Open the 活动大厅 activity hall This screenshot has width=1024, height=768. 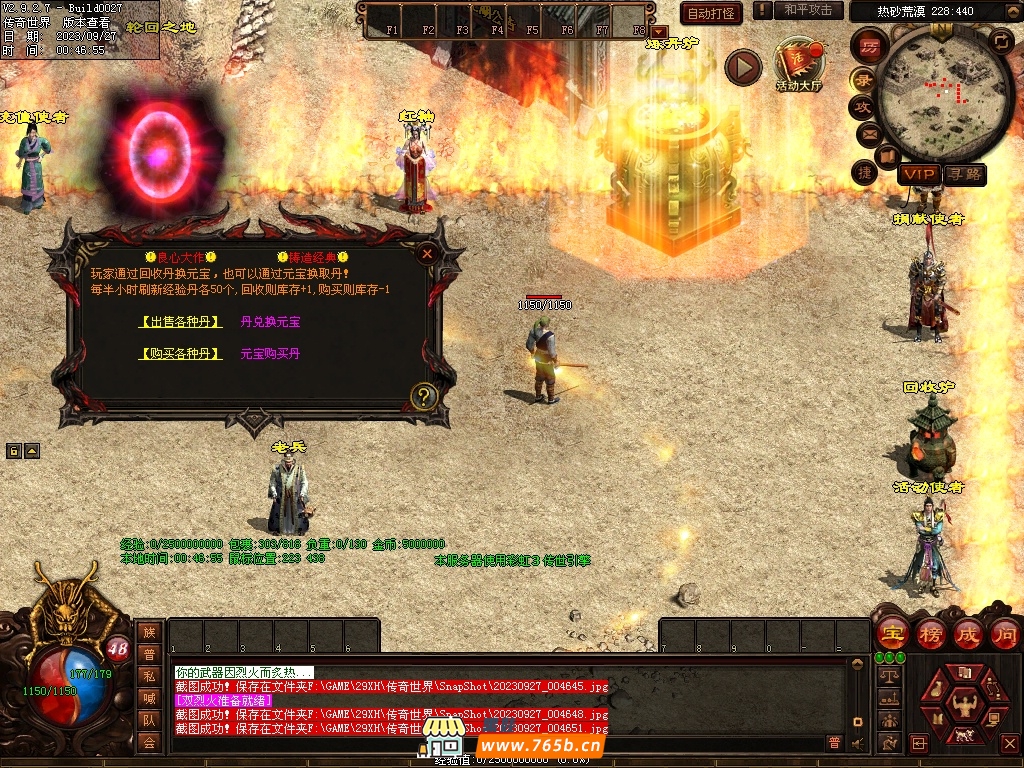tap(798, 63)
